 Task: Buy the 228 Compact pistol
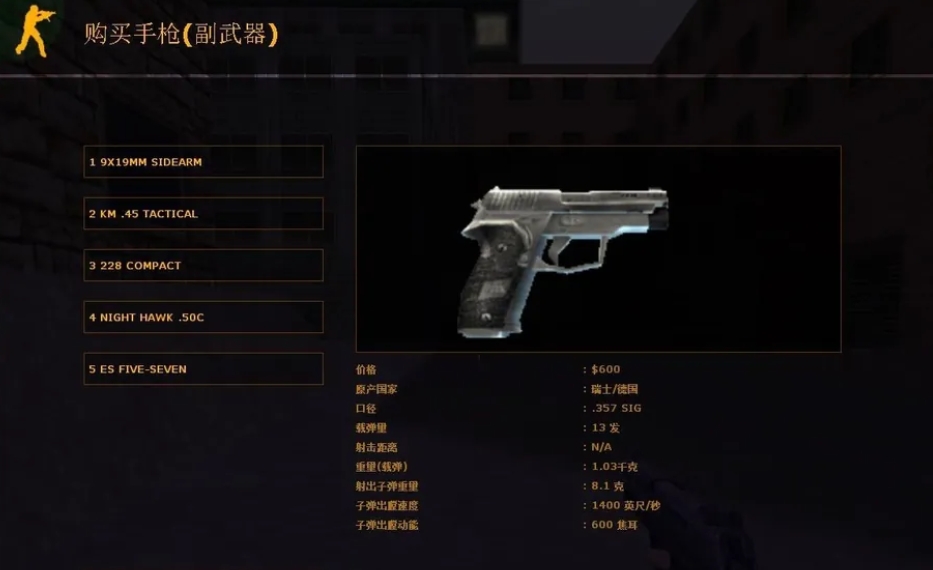203,266
